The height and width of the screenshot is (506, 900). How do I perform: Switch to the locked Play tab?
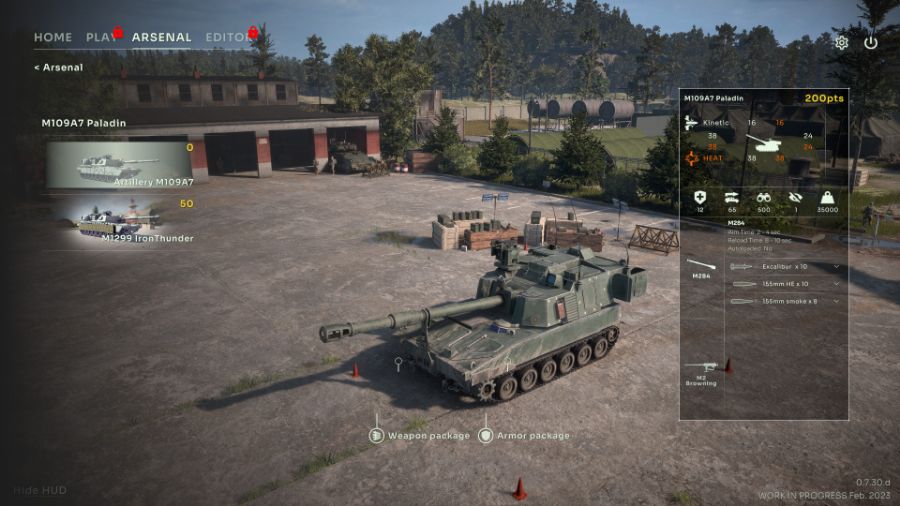102,37
